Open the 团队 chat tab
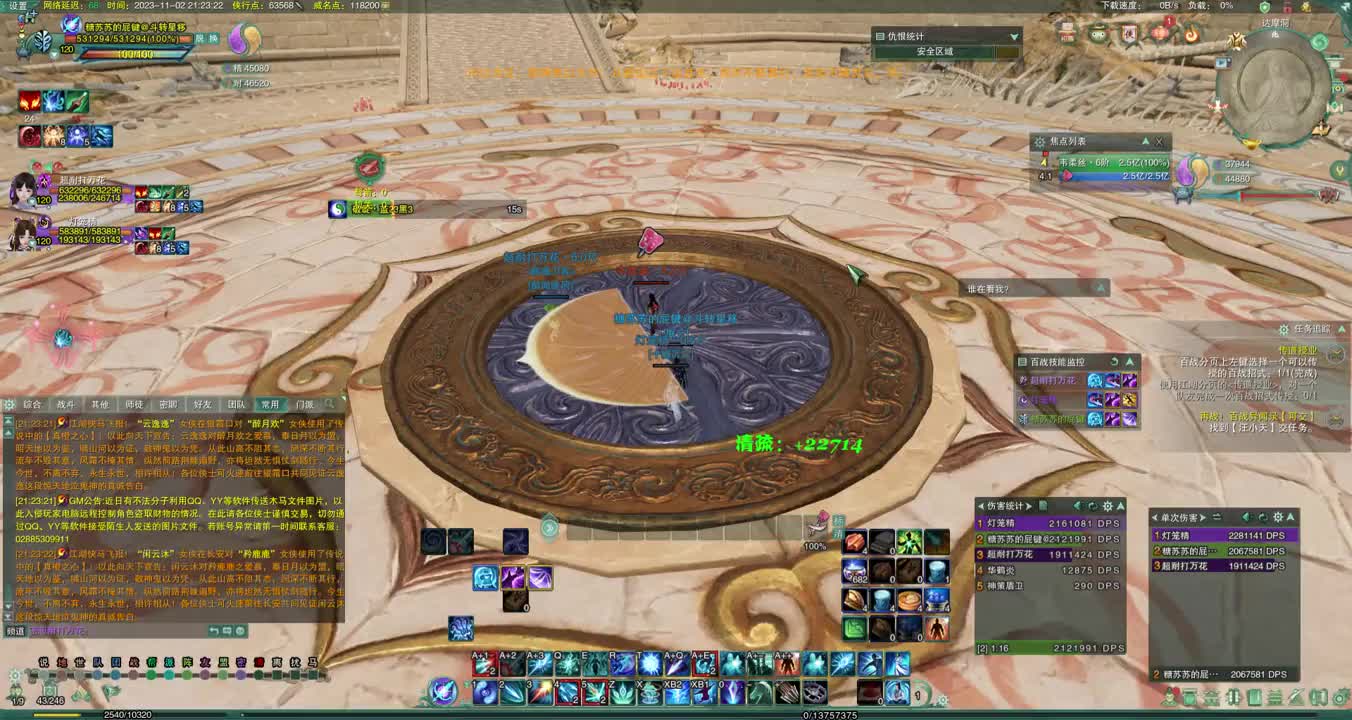The image size is (1352, 720). tap(237, 405)
